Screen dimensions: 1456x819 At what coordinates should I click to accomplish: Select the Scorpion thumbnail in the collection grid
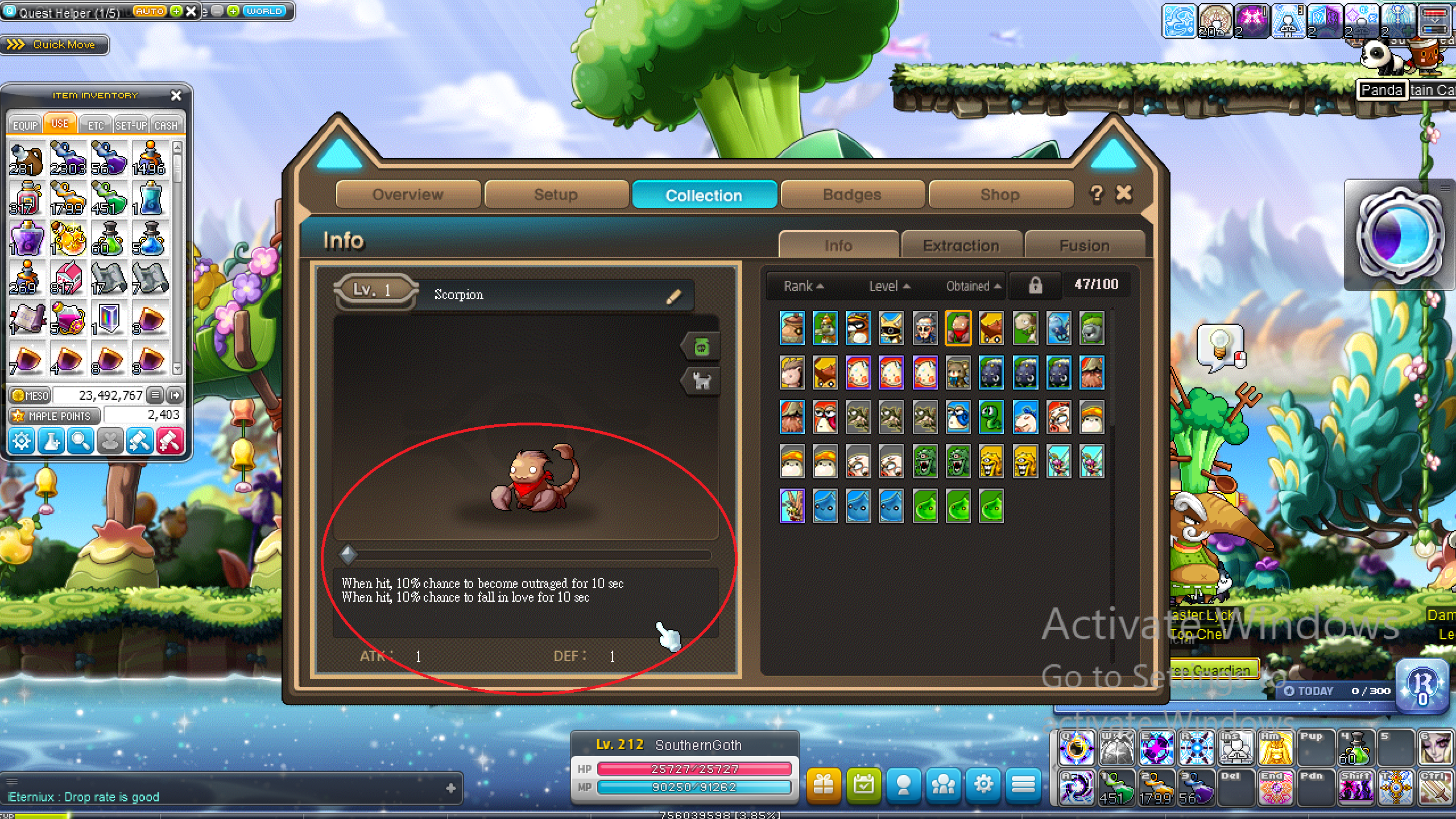[x=957, y=328]
